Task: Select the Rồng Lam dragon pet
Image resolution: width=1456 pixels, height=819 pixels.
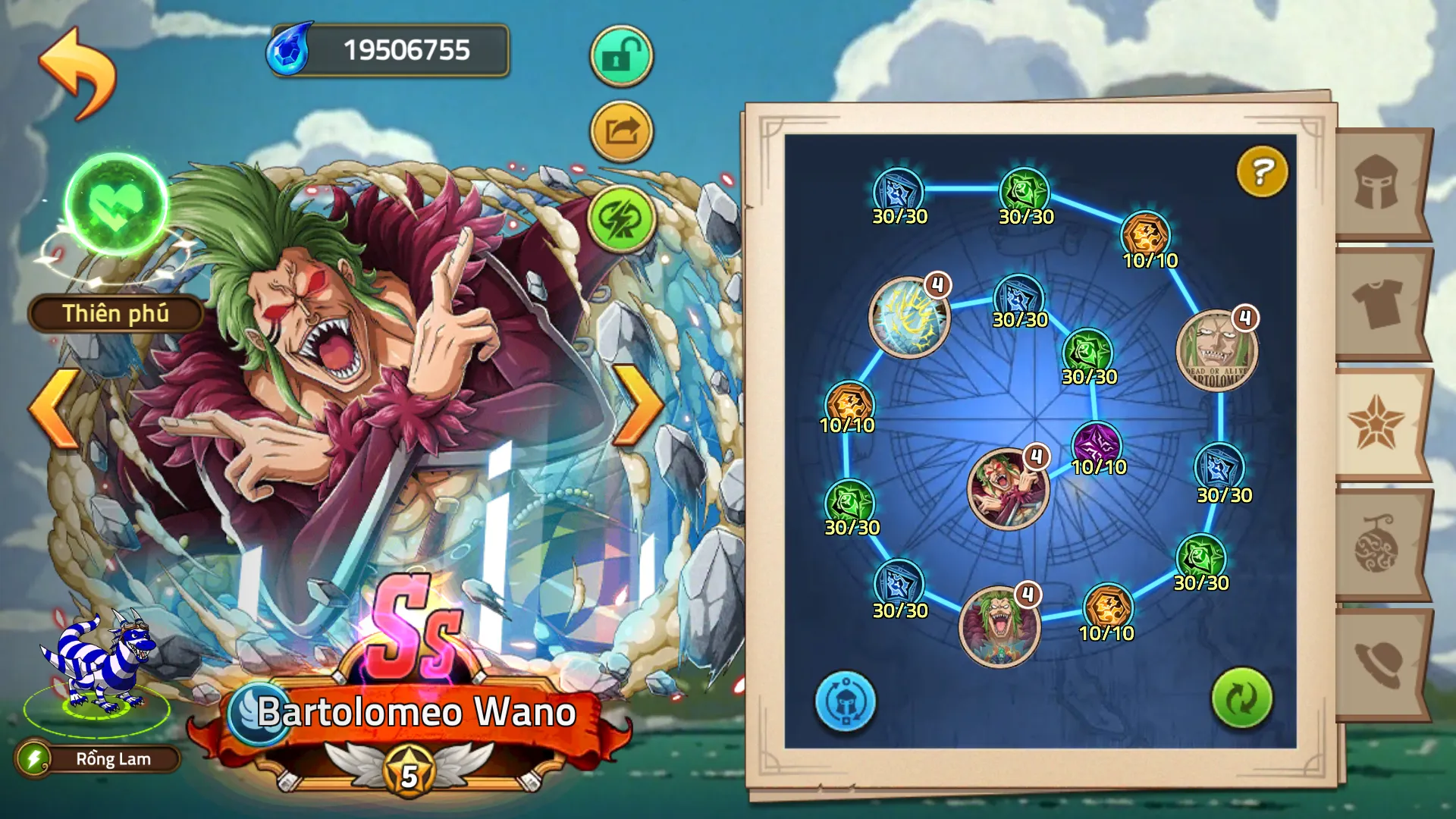Action: coord(99,667)
